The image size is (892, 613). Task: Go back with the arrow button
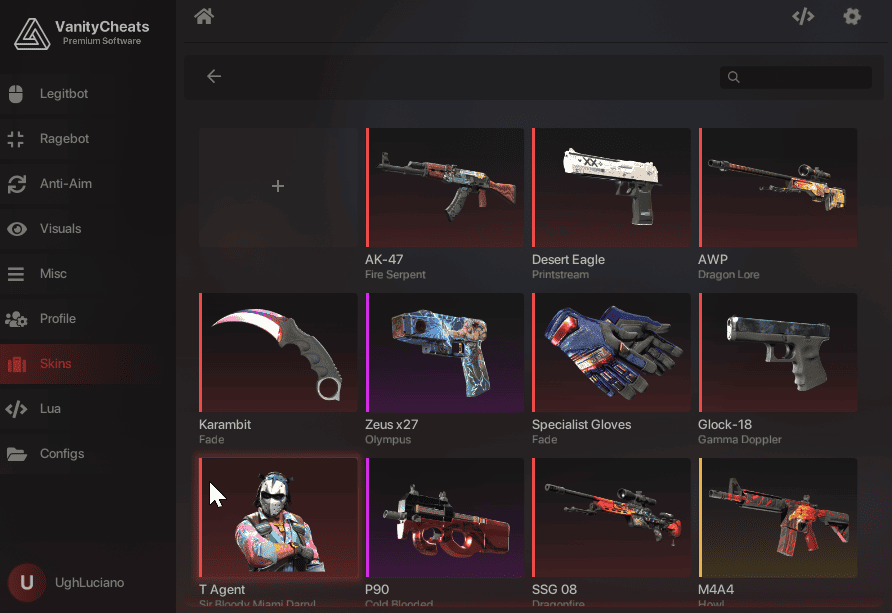click(214, 77)
